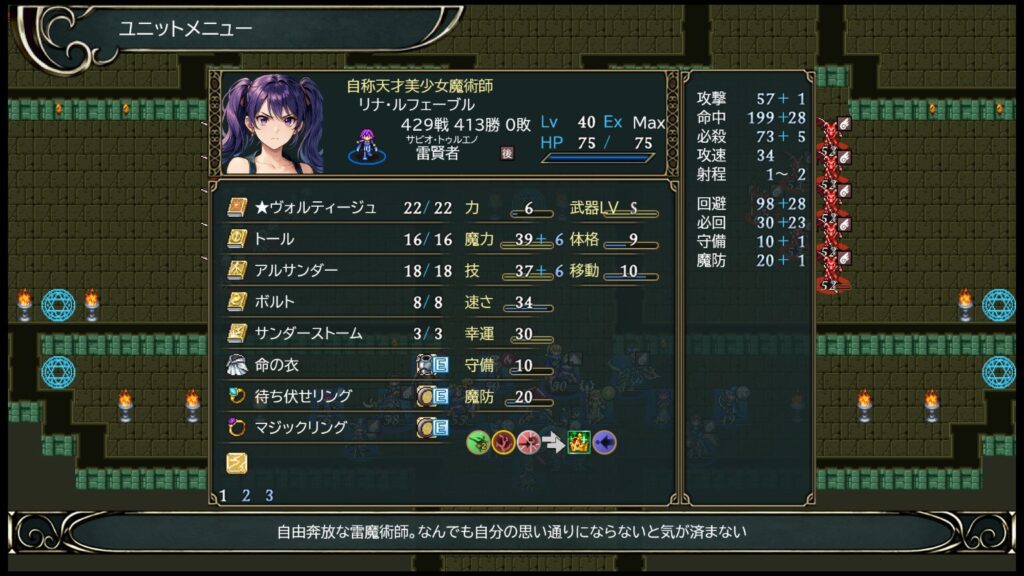
Task: Click the yellow lightning tome icon below the items
Action: (237, 462)
